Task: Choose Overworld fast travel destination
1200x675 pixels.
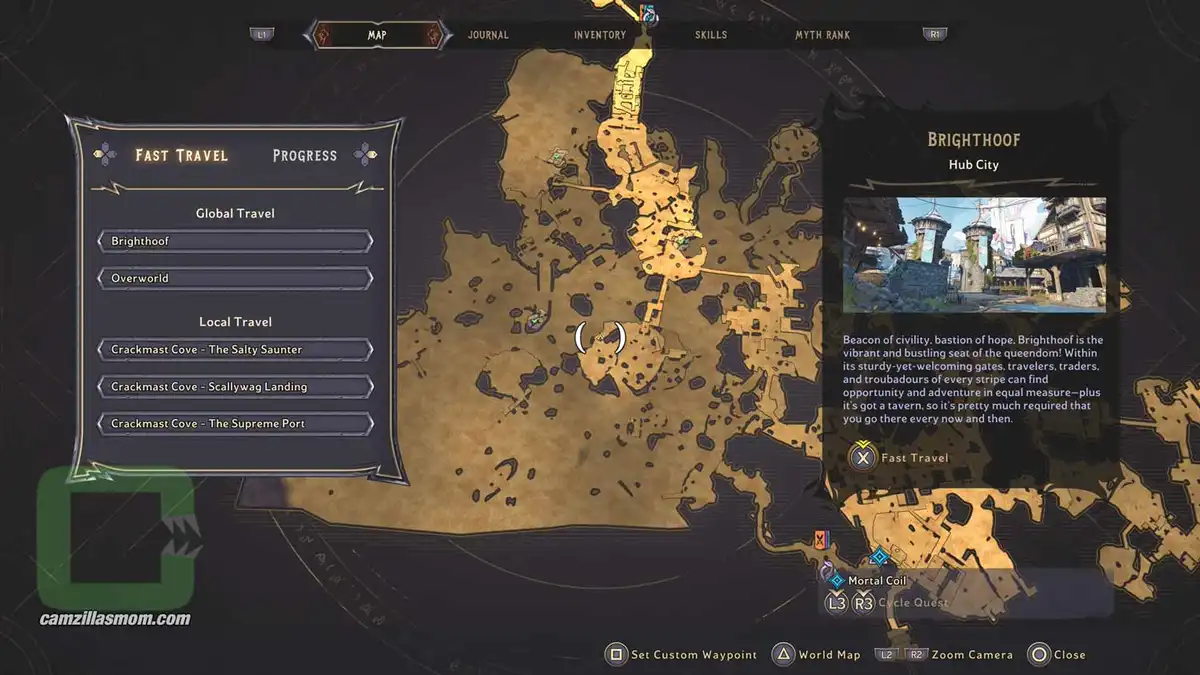Action: pos(235,278)
